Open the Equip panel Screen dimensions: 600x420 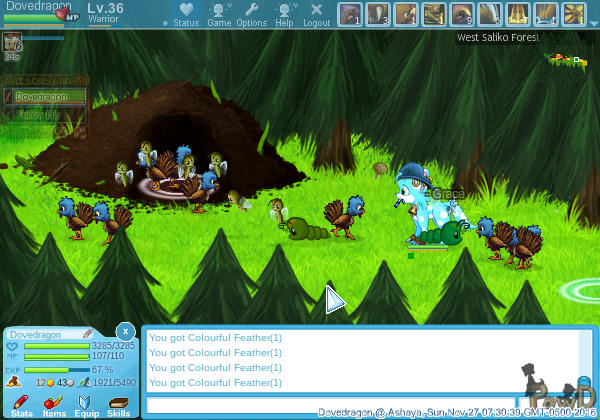pyautogui.click(x=86, y=403)
